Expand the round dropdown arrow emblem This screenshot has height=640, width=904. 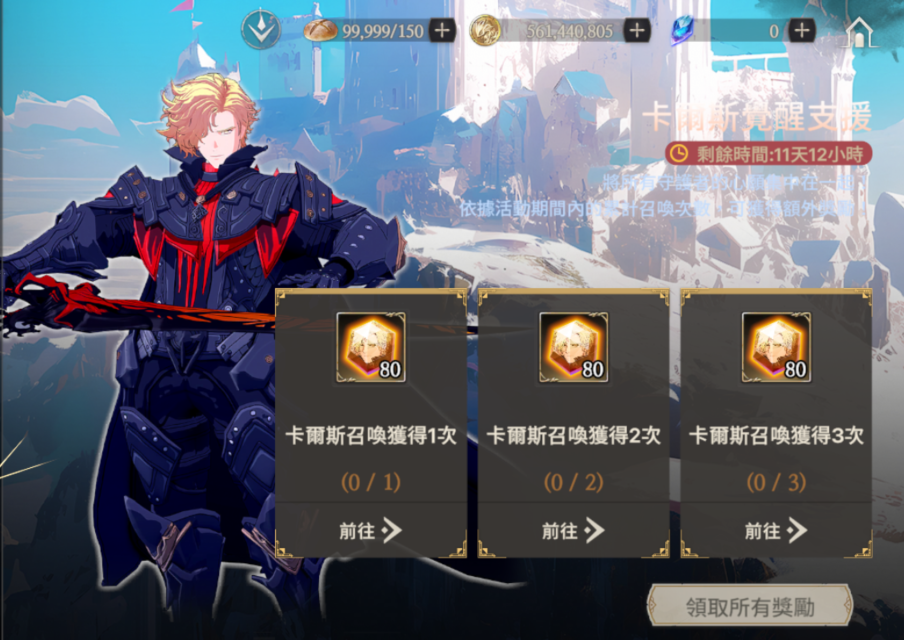260,31
